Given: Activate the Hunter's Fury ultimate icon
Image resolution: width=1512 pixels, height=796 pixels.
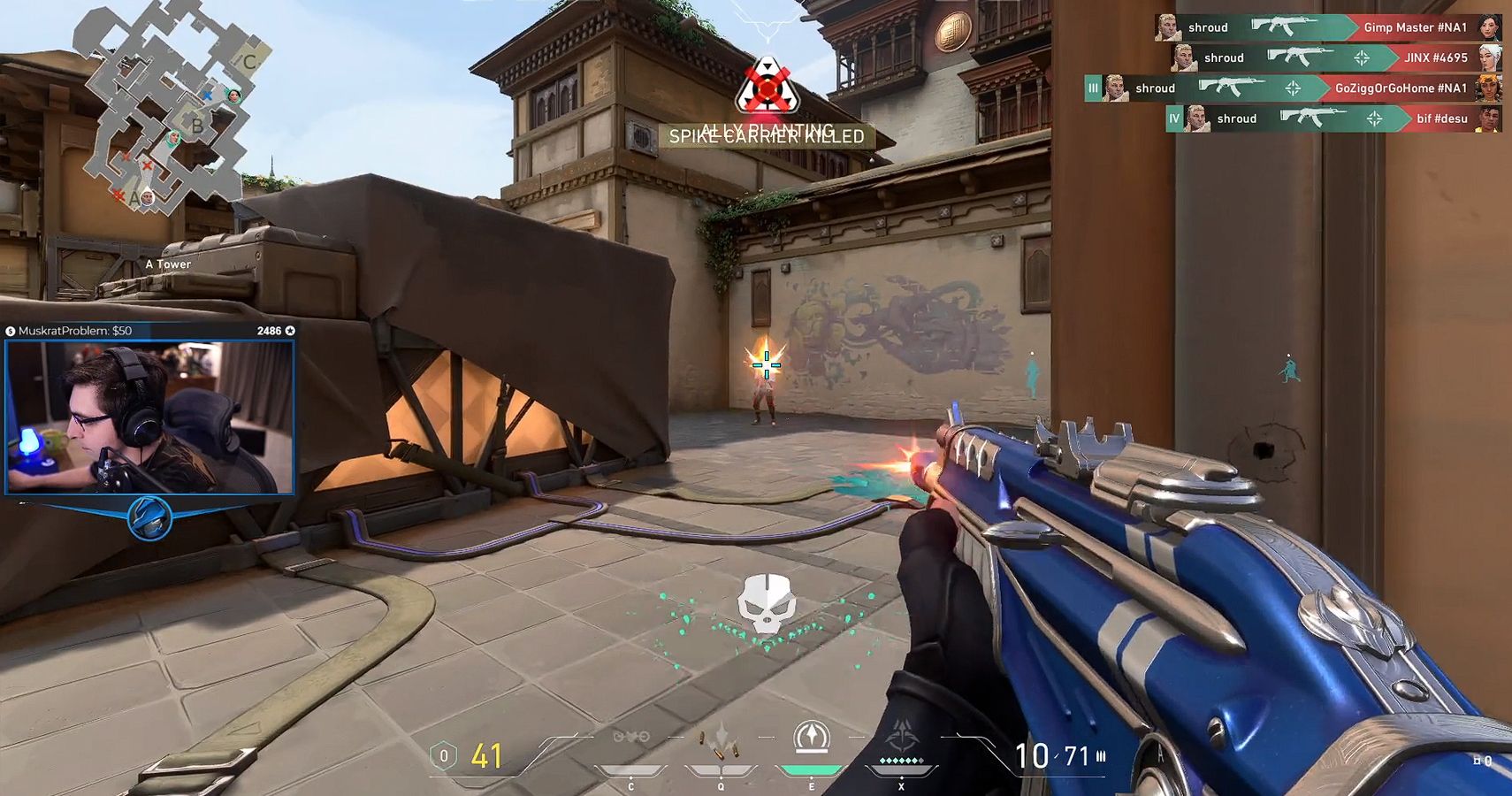Looking at the screenshot, I should pos(901,739).
